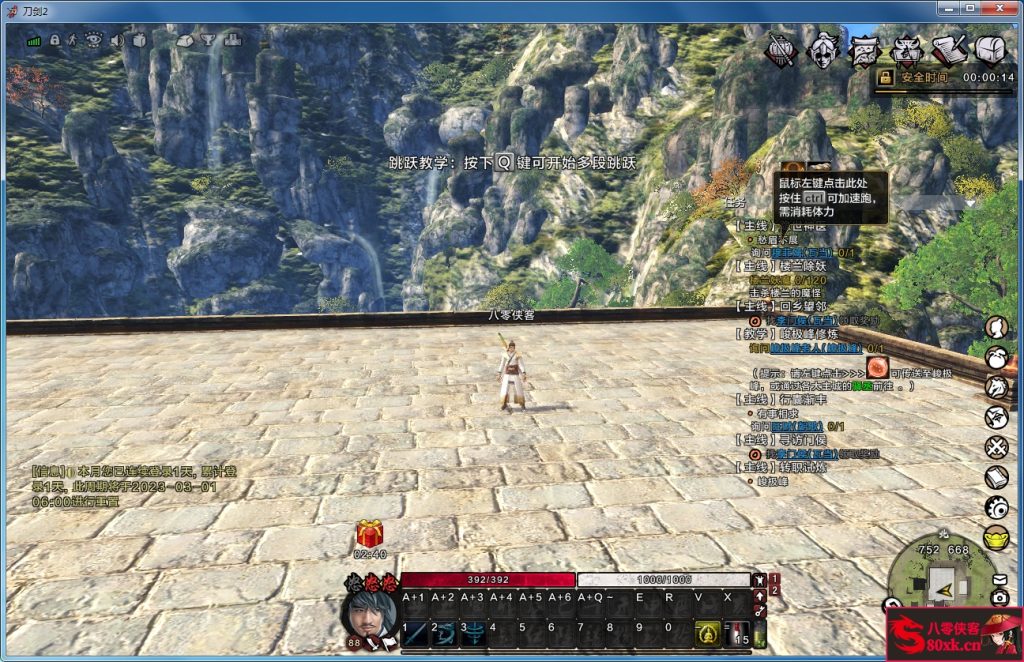Open the crossed swords side icon
Image resolution: width=1024 pixels, height=662 pixels.
click(x=996, y=447)
